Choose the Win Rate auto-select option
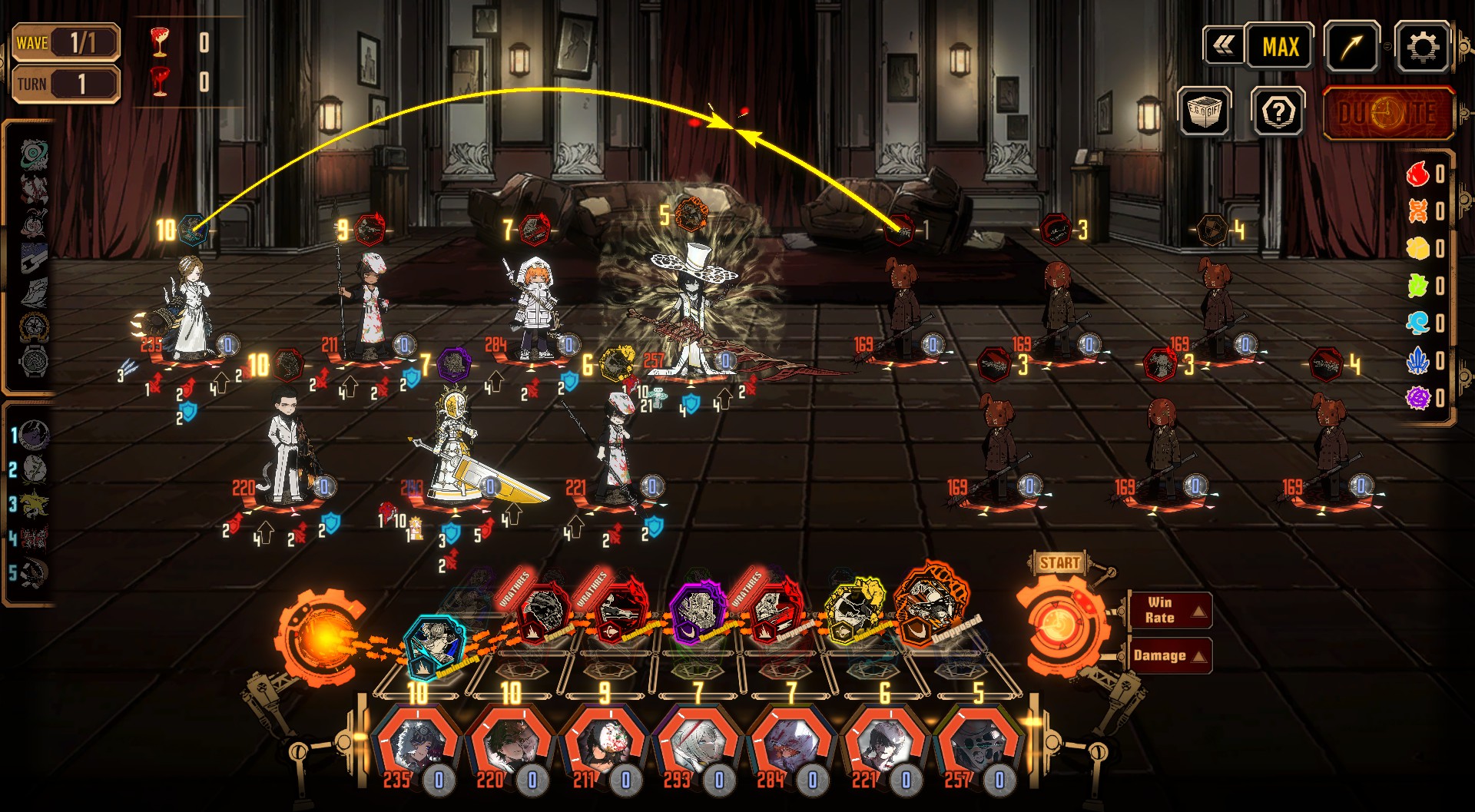 tap(1169, 610)
